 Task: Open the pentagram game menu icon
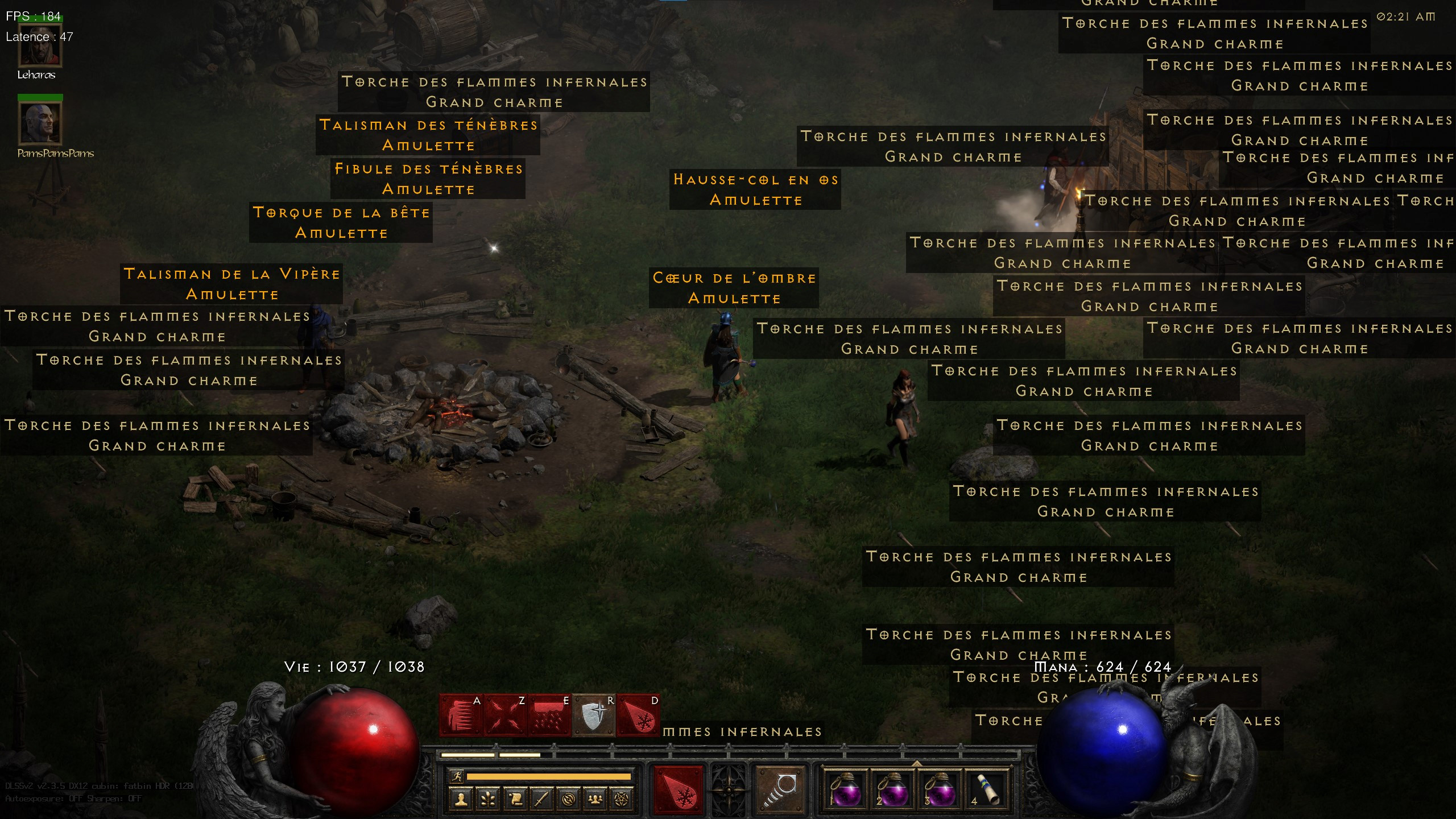tap(622, 799)
